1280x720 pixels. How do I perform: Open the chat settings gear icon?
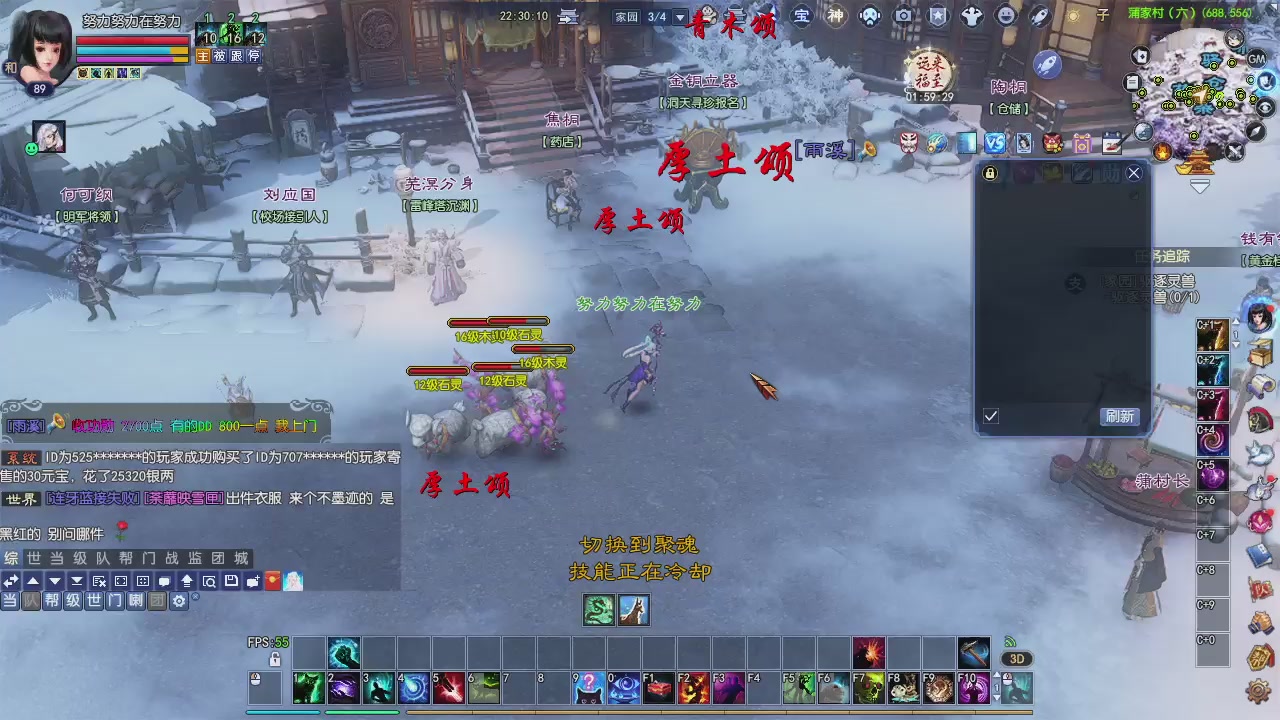click(179, 601)
